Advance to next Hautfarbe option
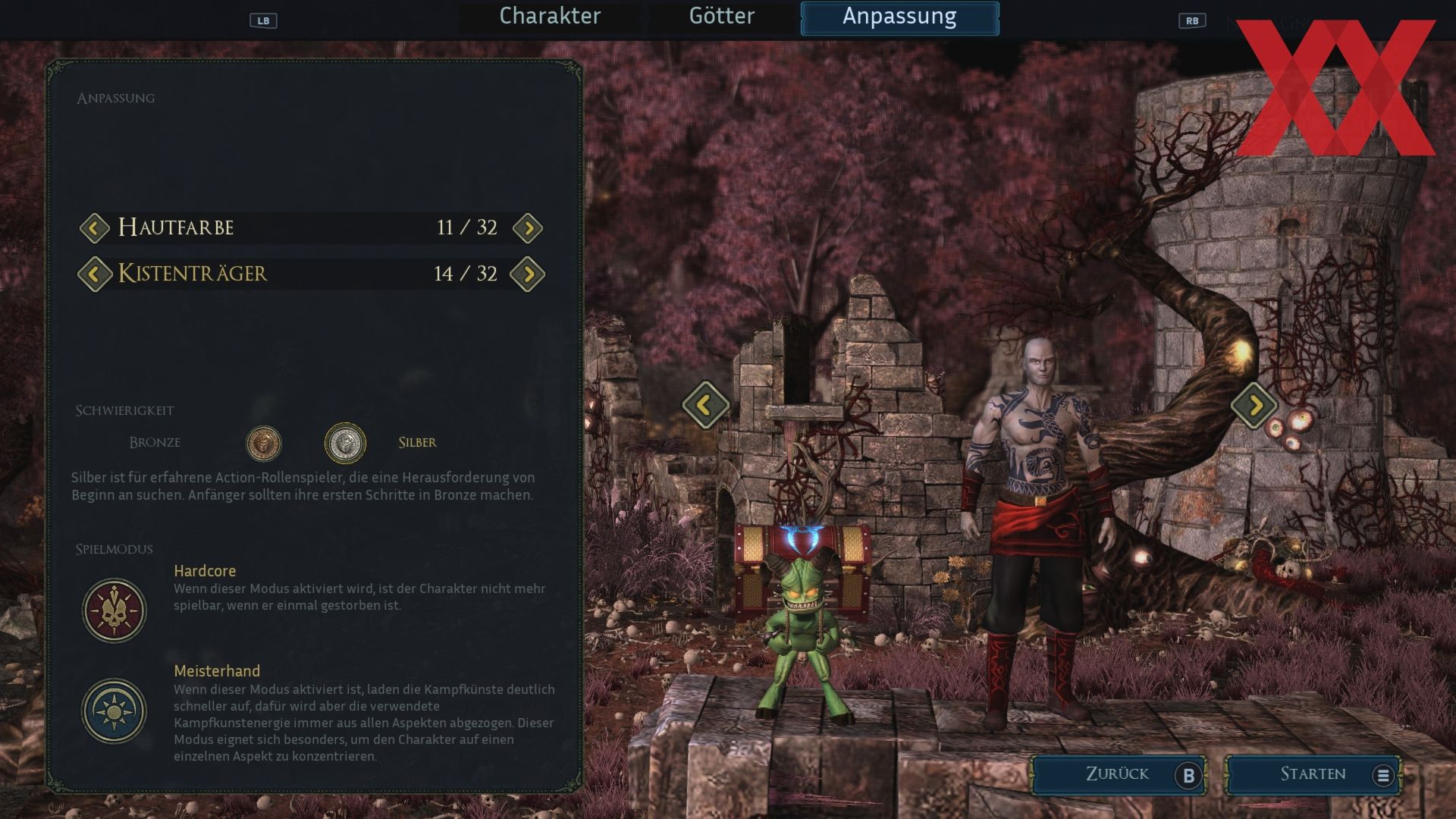 [528, 227]
